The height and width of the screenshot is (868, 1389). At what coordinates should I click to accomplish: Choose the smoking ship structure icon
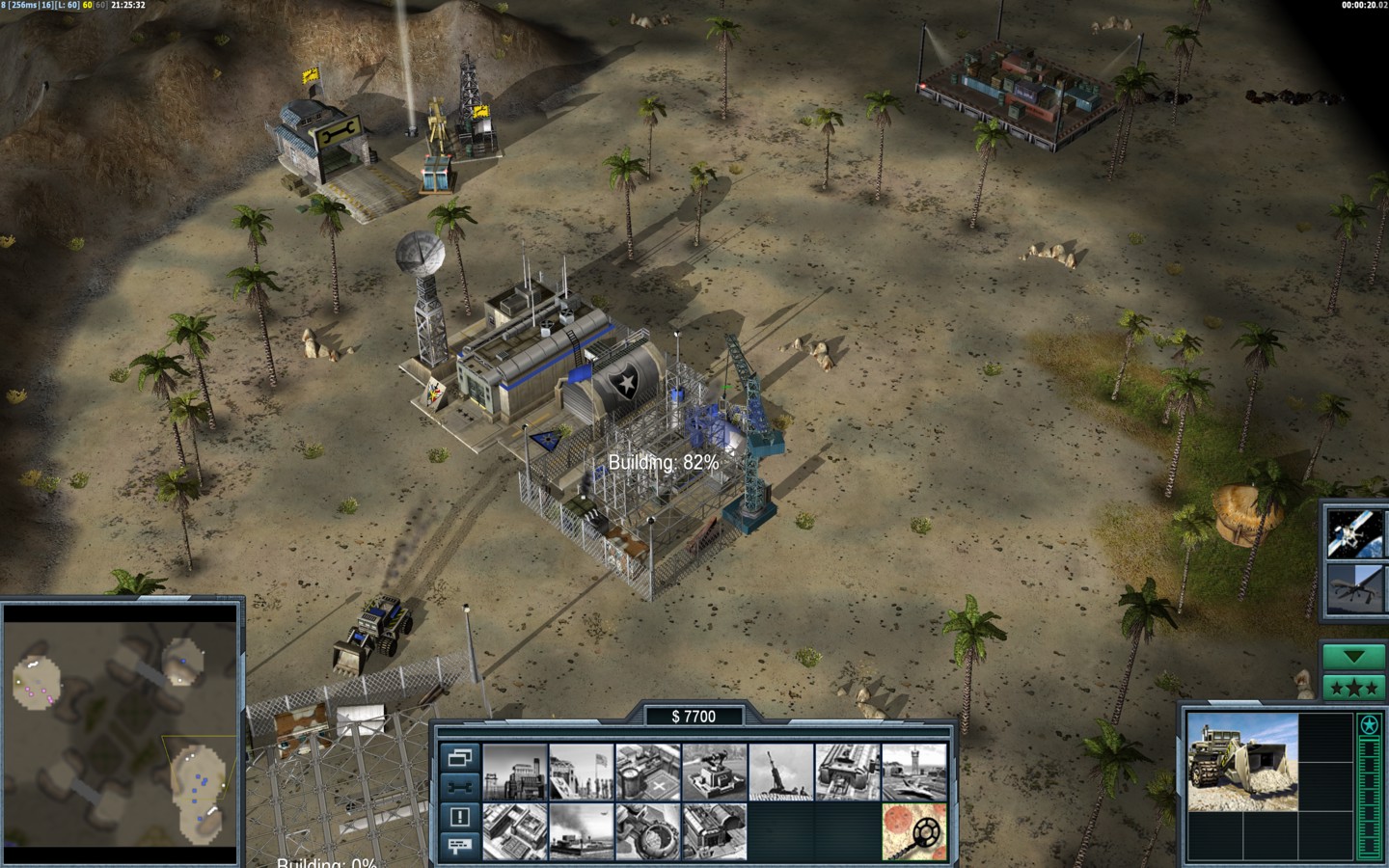582,831
